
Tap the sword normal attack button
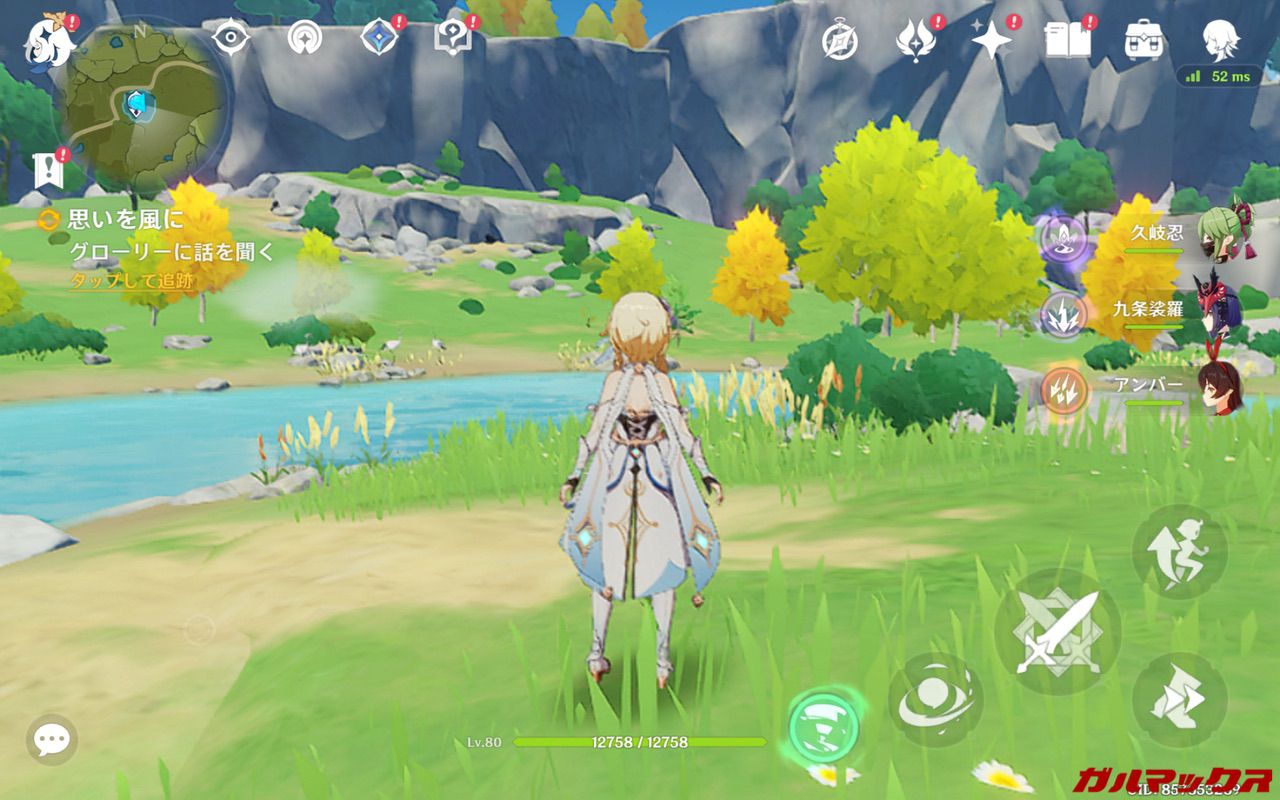[1057, 632]
